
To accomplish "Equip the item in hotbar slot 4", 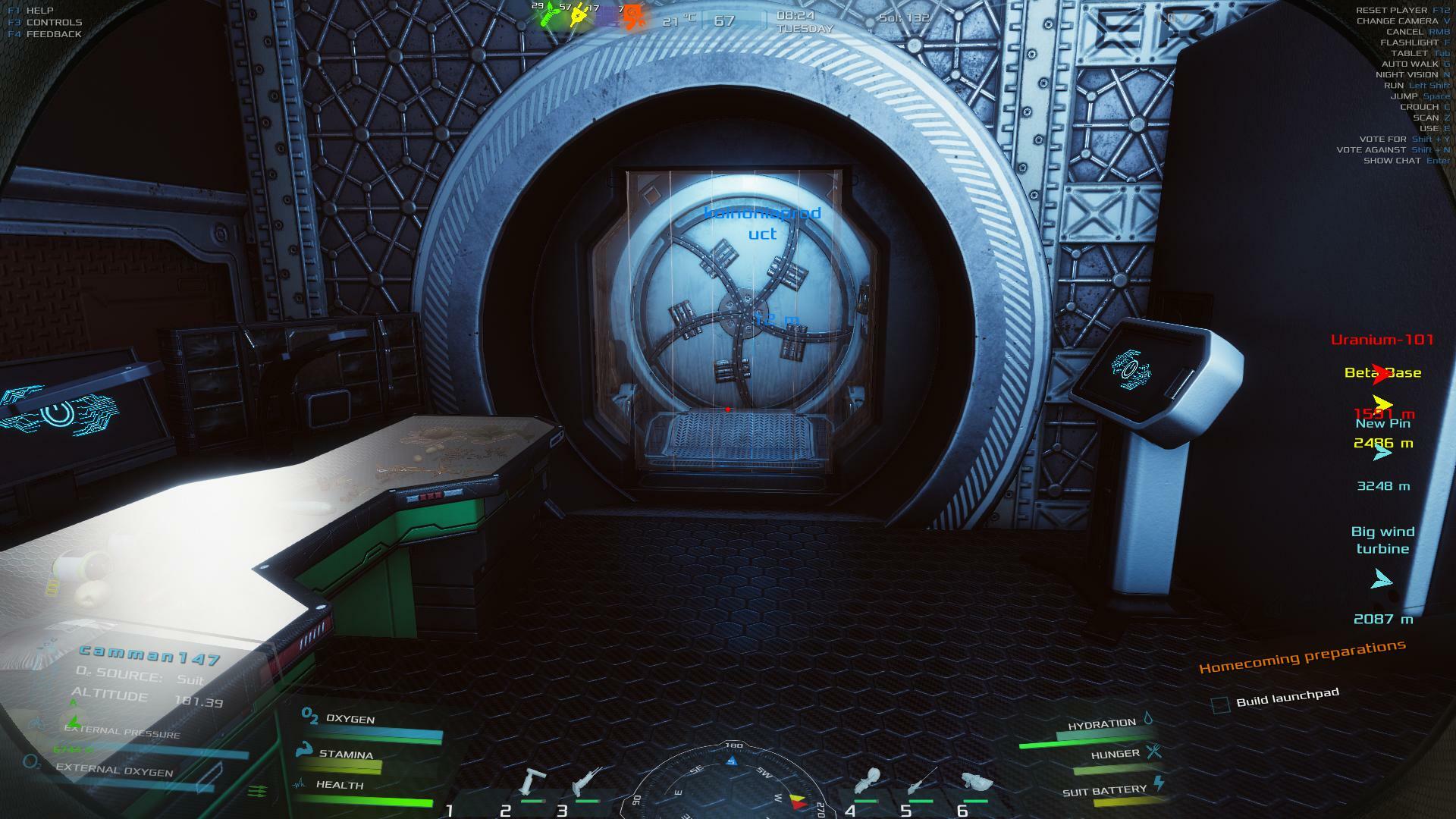I will [867, 781].
